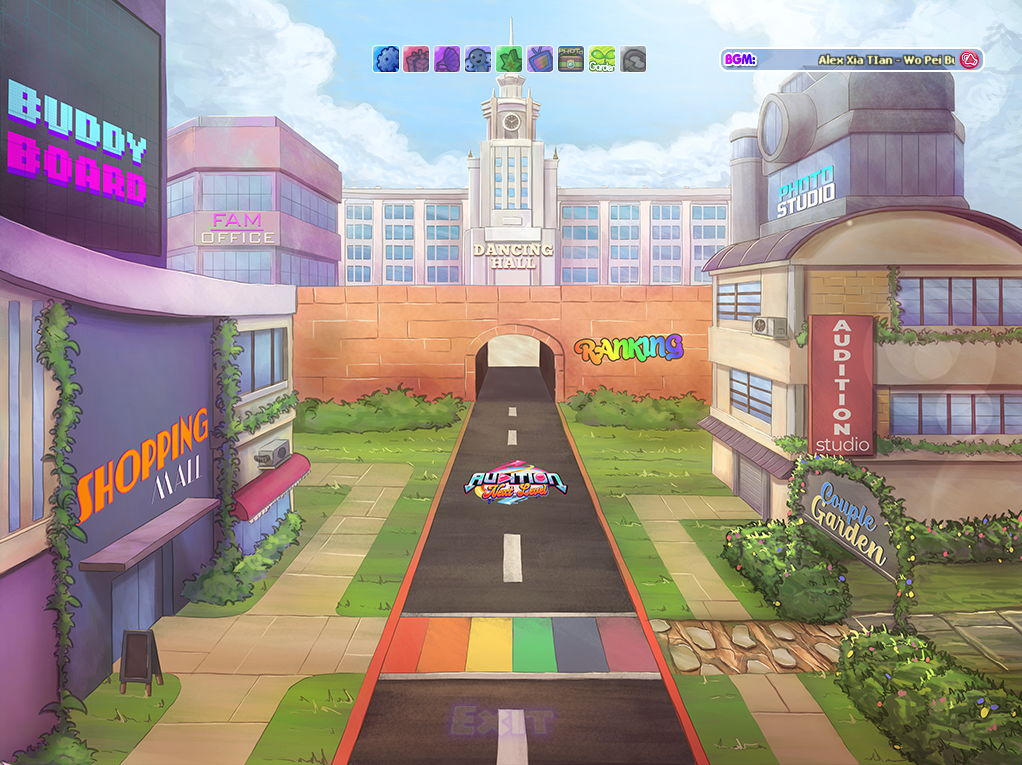Click the green leaf icon

pos(509,59)
